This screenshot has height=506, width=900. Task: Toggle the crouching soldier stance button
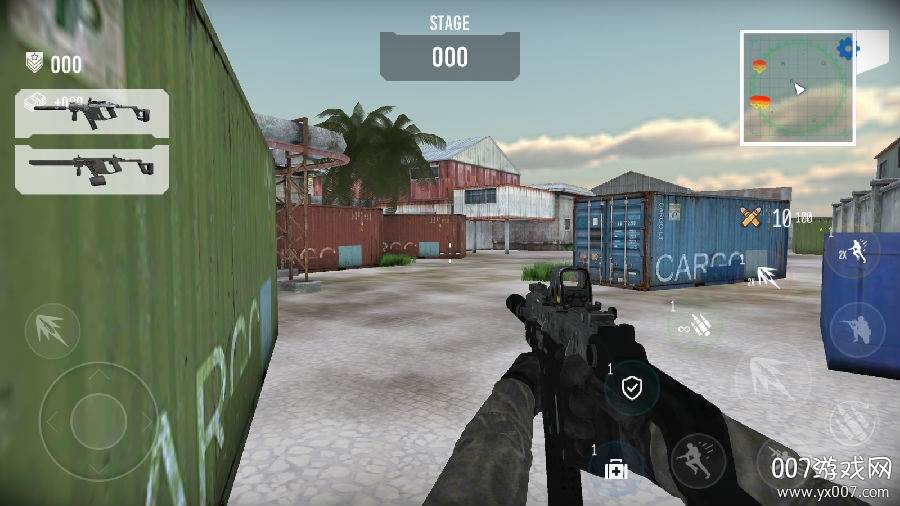coord(857,328)
